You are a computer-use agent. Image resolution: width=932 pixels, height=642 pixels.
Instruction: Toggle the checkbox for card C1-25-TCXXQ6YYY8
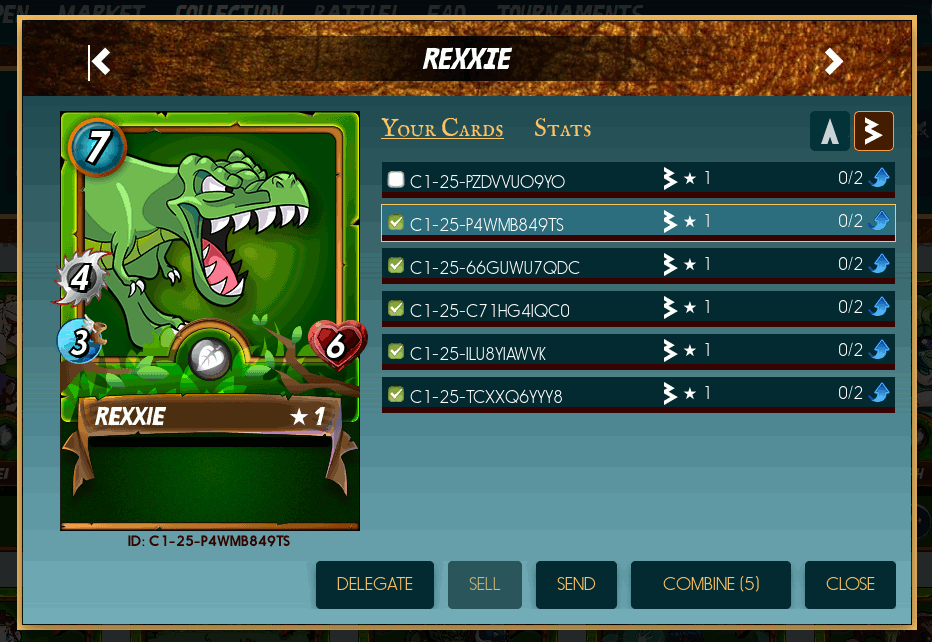(x=396, y=395)
